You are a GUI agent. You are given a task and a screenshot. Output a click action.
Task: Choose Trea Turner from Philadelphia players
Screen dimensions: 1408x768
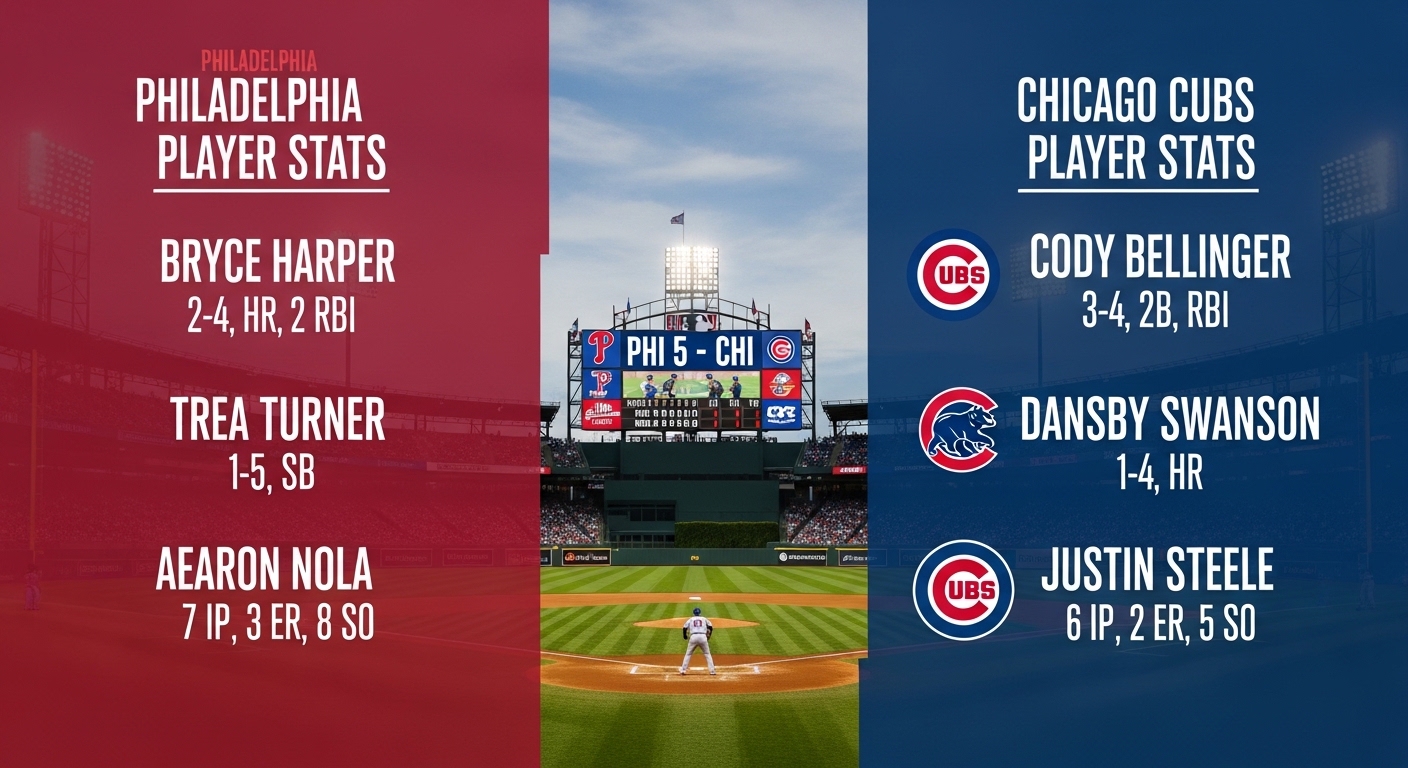point(277,421)
